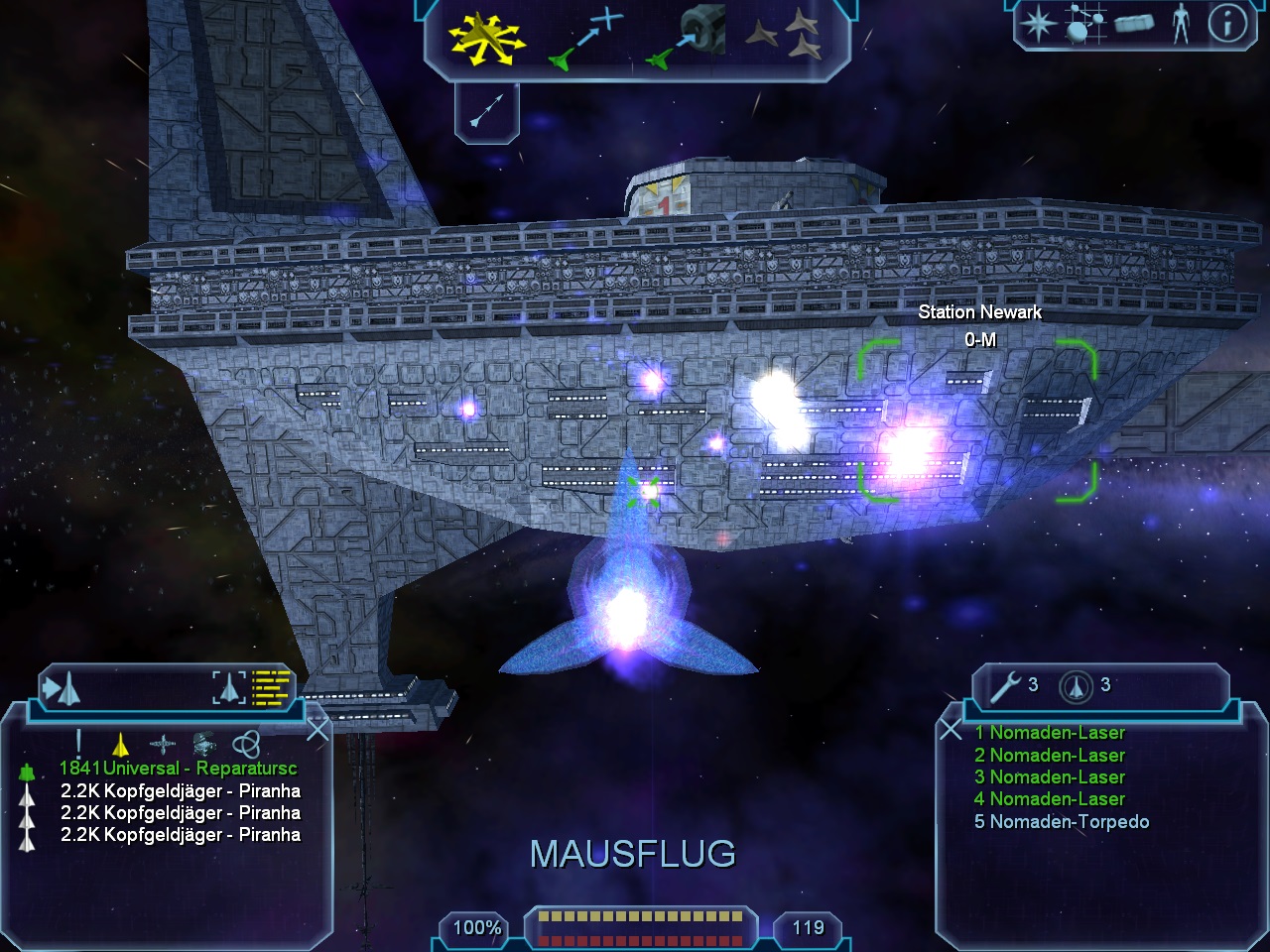This screenshot has width=1270, height=952.
Task: Filter contacts by the yellow ship icon
Action: 120,744
